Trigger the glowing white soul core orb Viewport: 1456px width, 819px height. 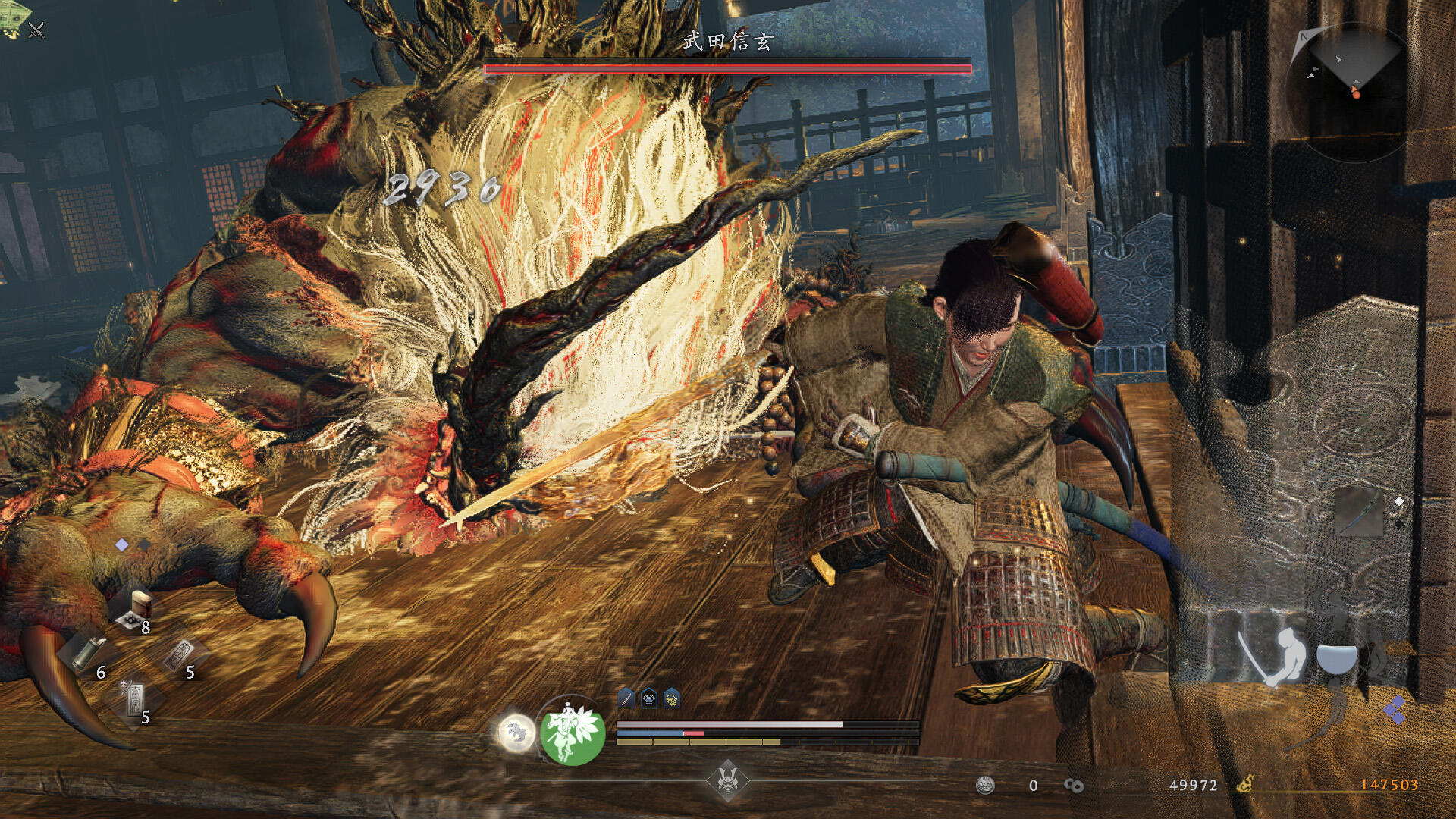[x=516, y=733]
